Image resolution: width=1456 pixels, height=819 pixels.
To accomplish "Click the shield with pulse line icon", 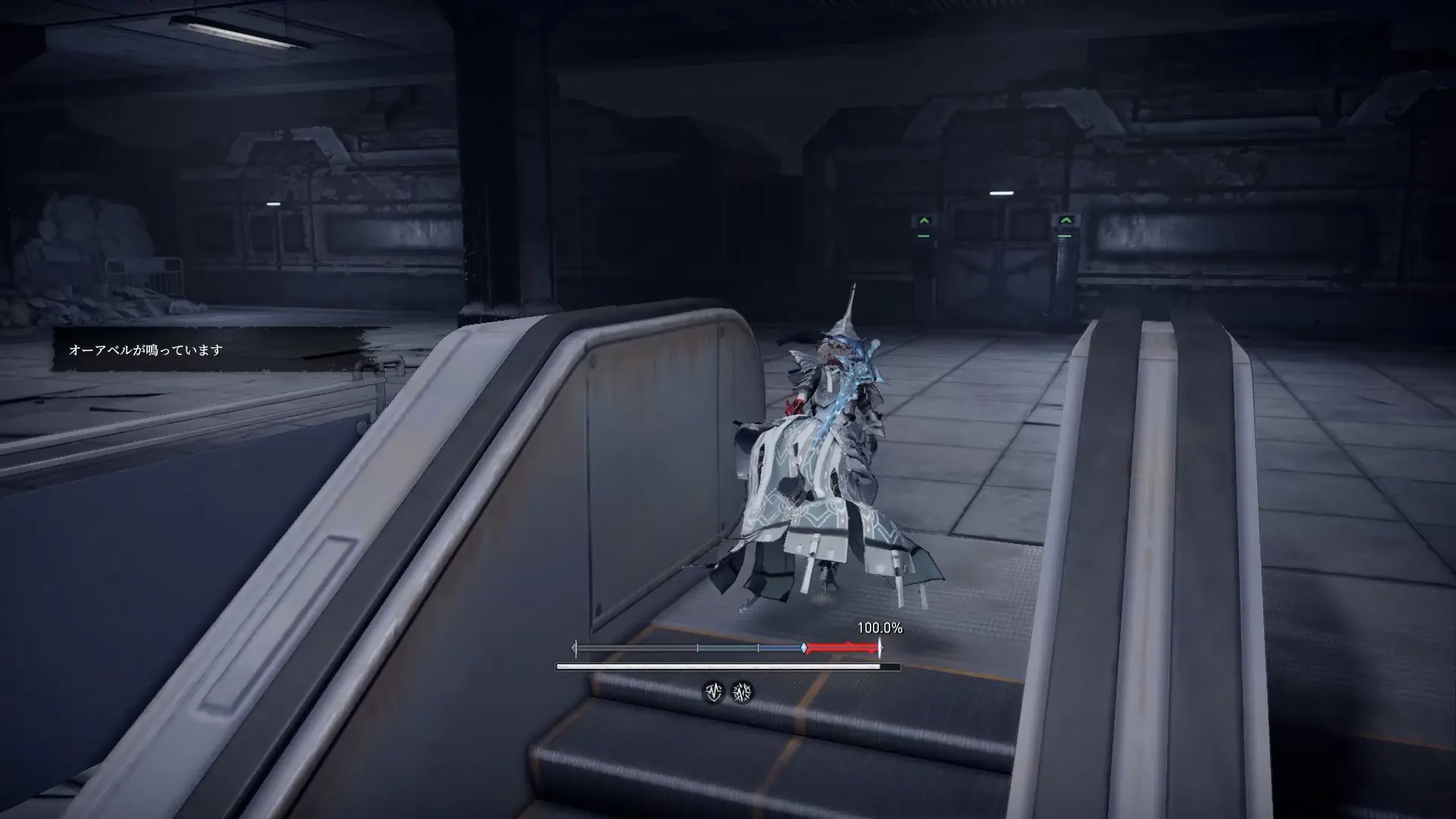I will click(713, 692).
